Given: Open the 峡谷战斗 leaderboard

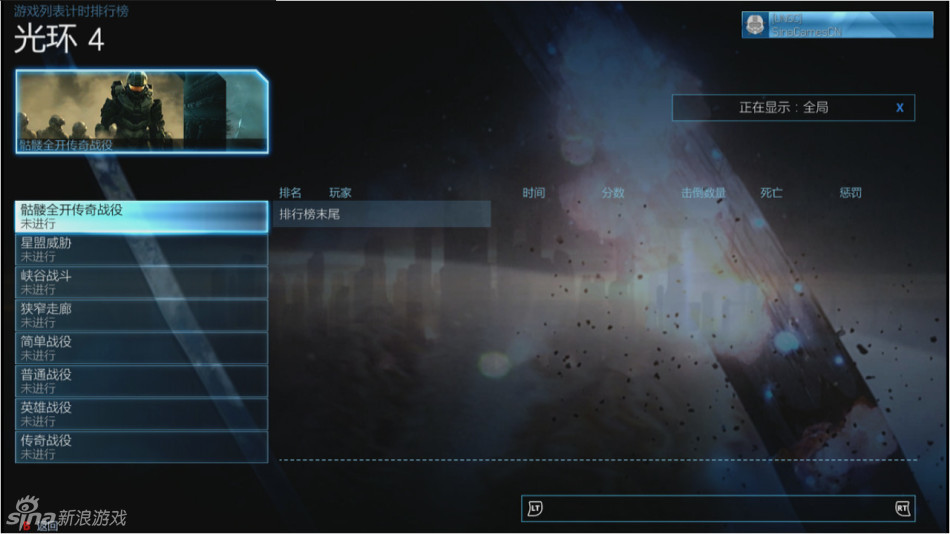Looking at the screenshot, I should [141, 282].
